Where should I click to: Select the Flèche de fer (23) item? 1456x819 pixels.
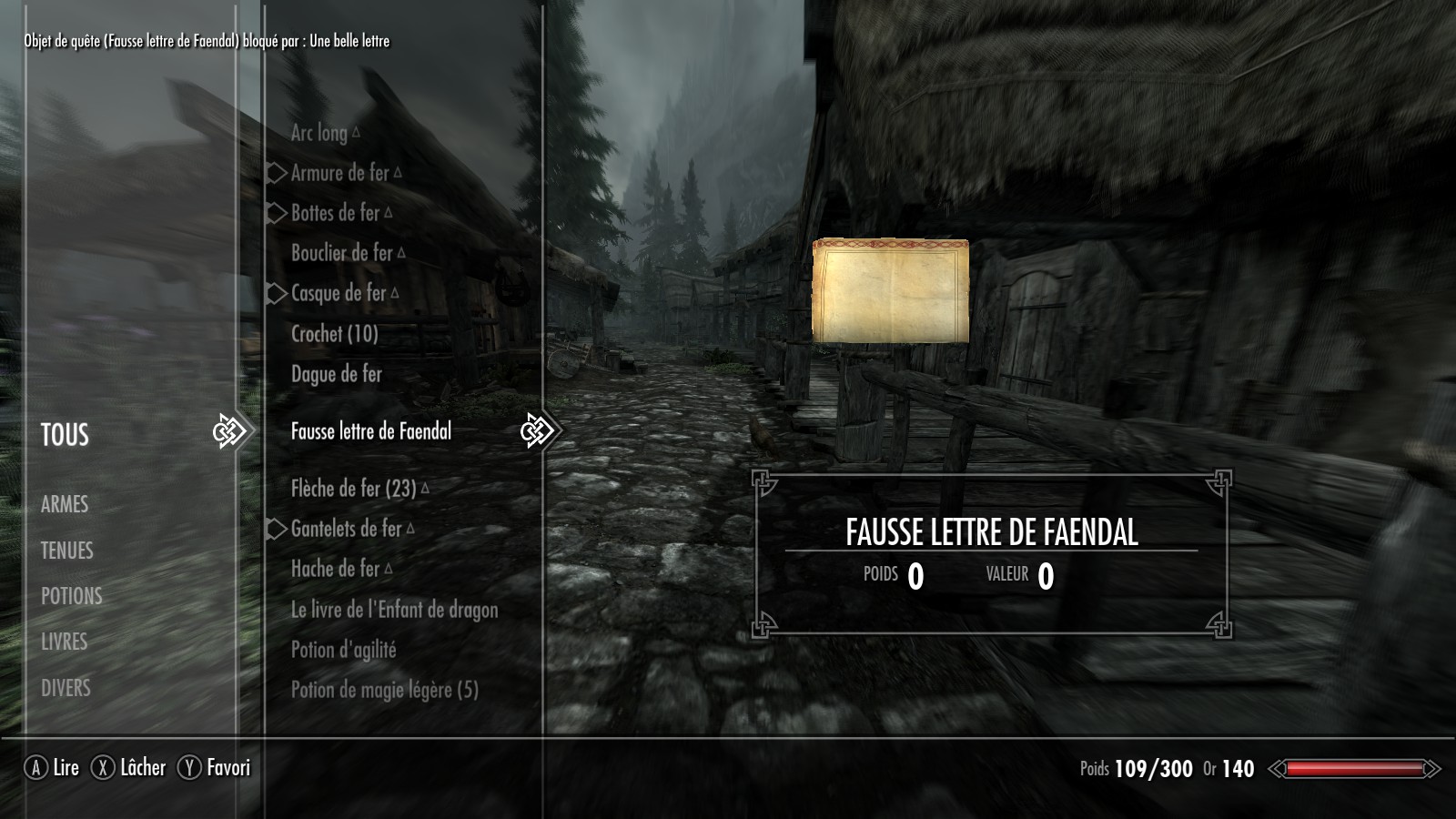tap(353, 489)
